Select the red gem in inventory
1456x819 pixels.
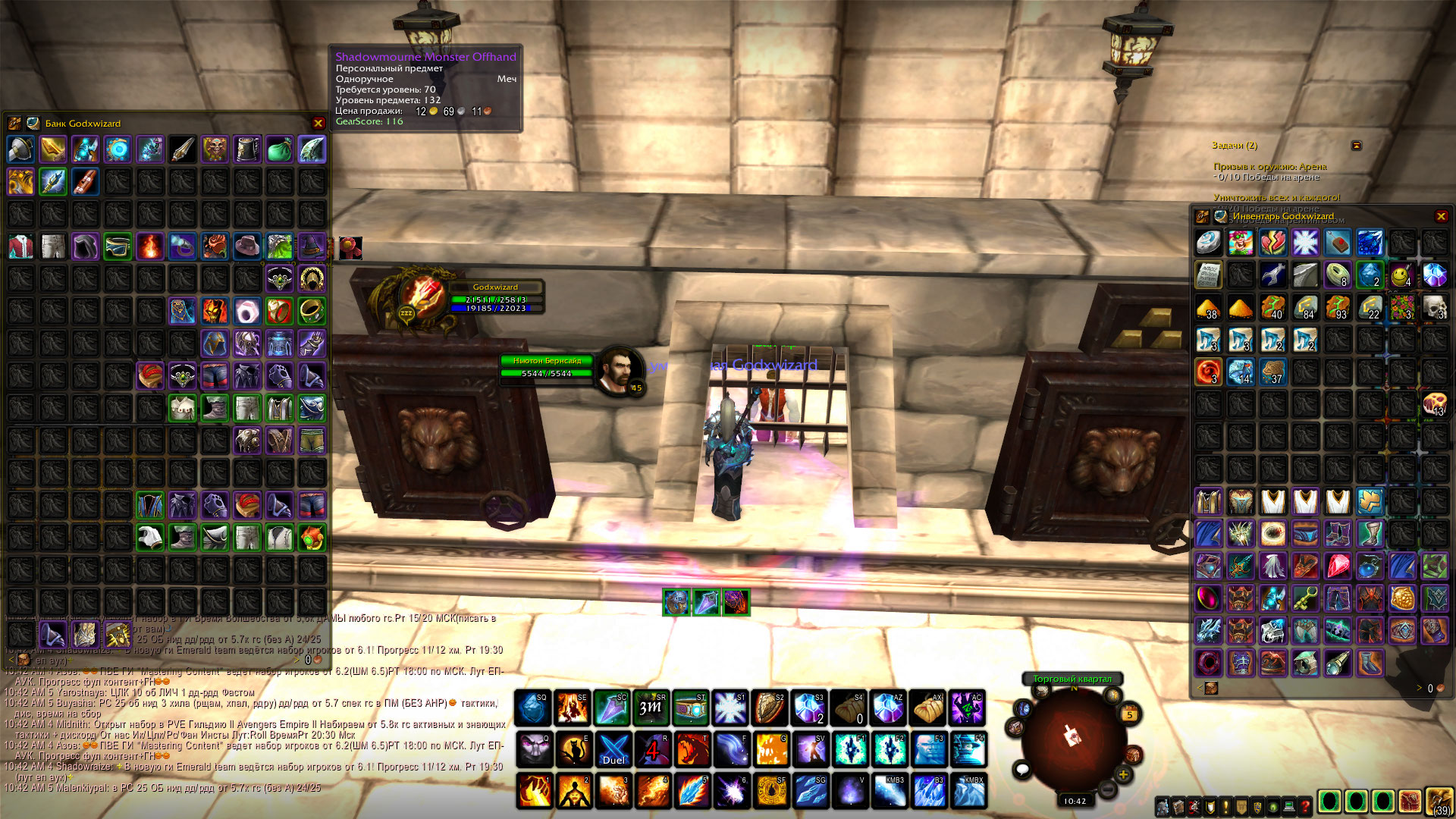[x=1338, y=566]
